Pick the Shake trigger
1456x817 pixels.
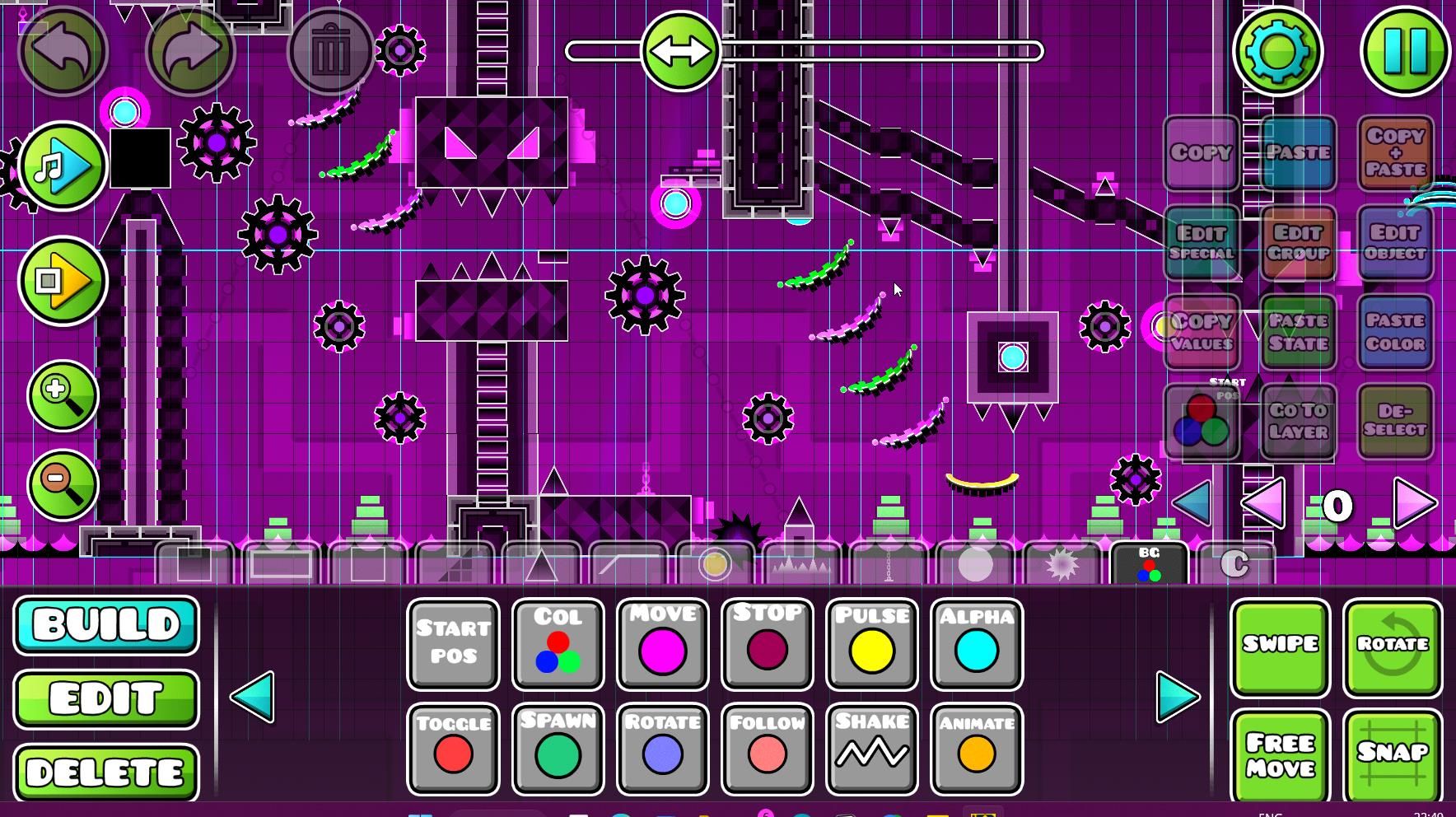[872, 749]
